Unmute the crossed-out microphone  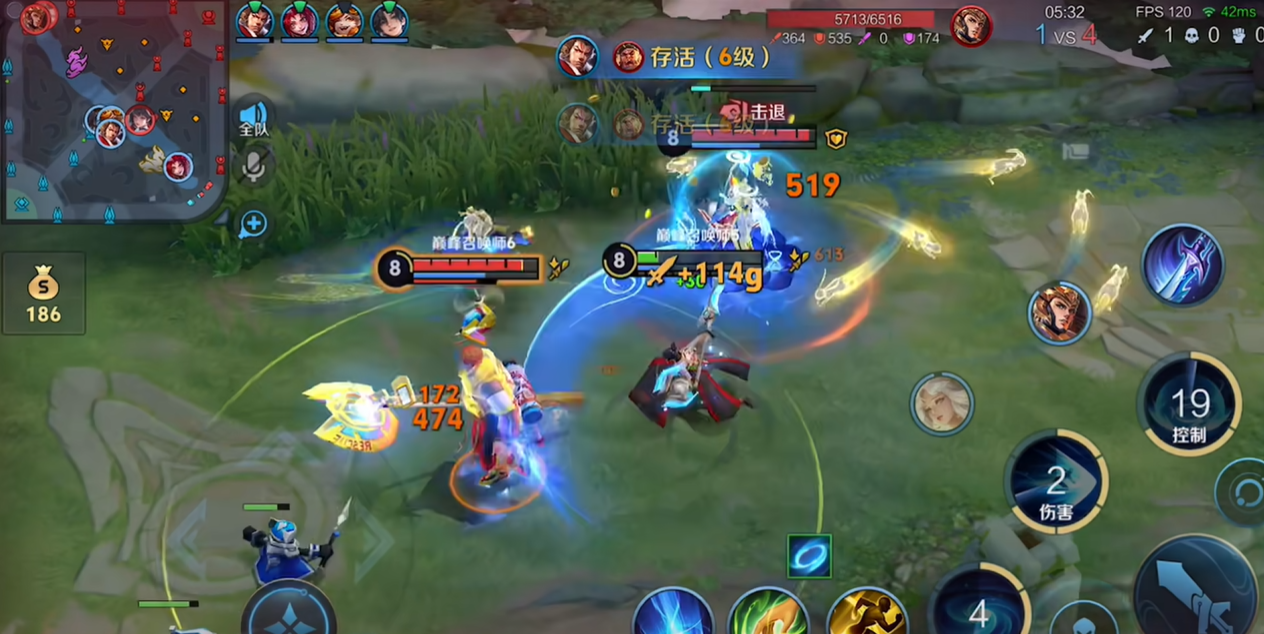[254, 164]
